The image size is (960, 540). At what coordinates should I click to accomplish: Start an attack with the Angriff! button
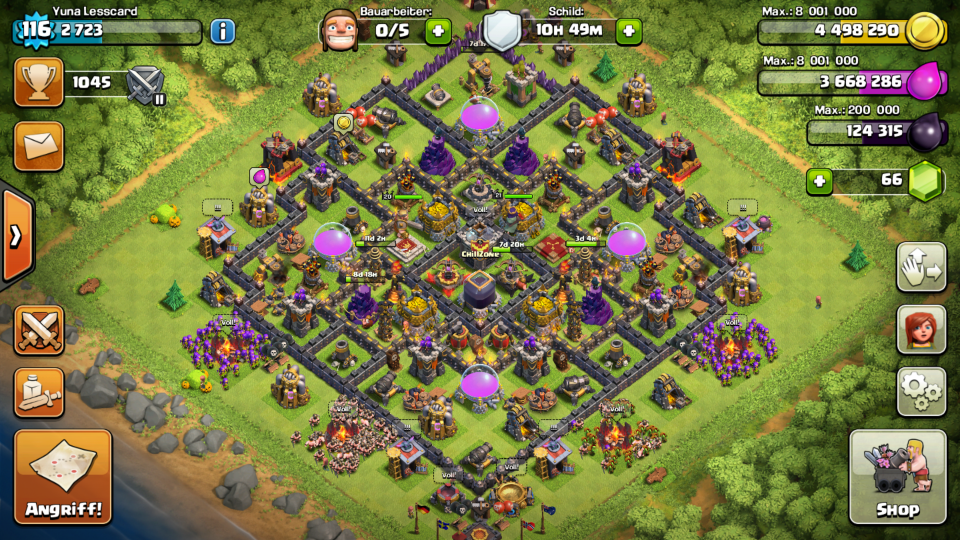pyautogui.click(x=63, y=476)
